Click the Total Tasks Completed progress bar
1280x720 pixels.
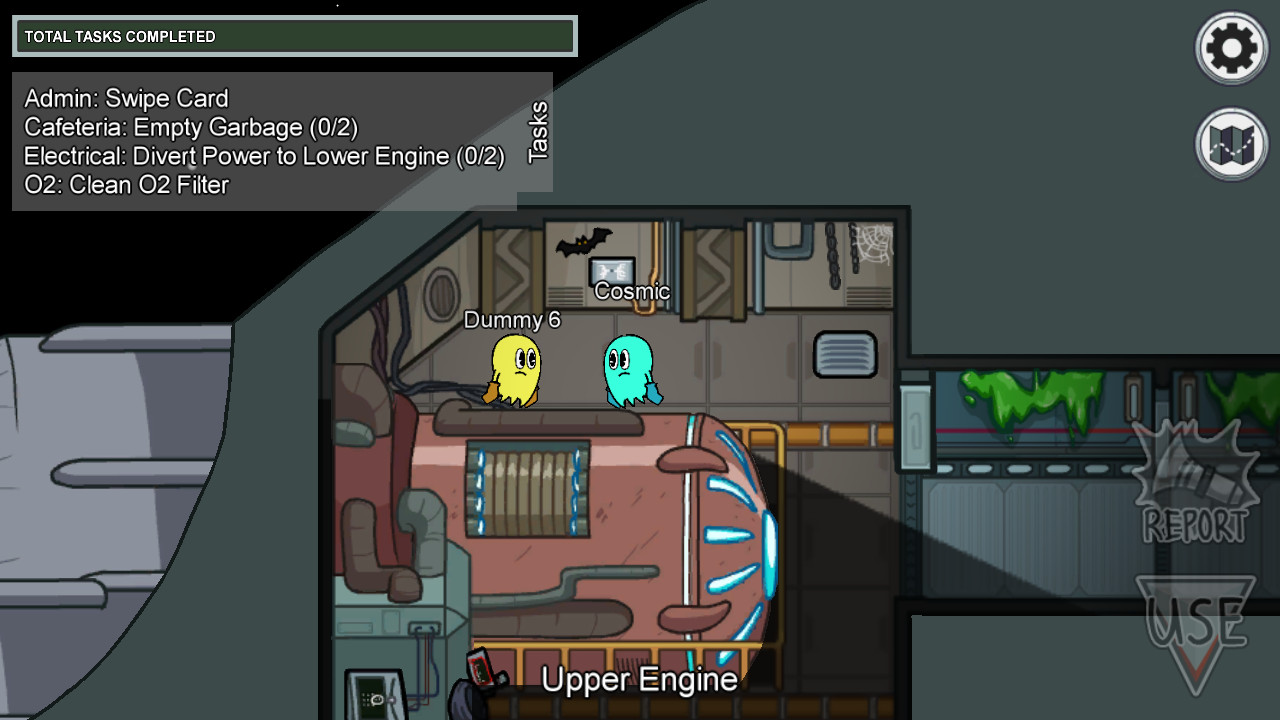tap(293, 35)
